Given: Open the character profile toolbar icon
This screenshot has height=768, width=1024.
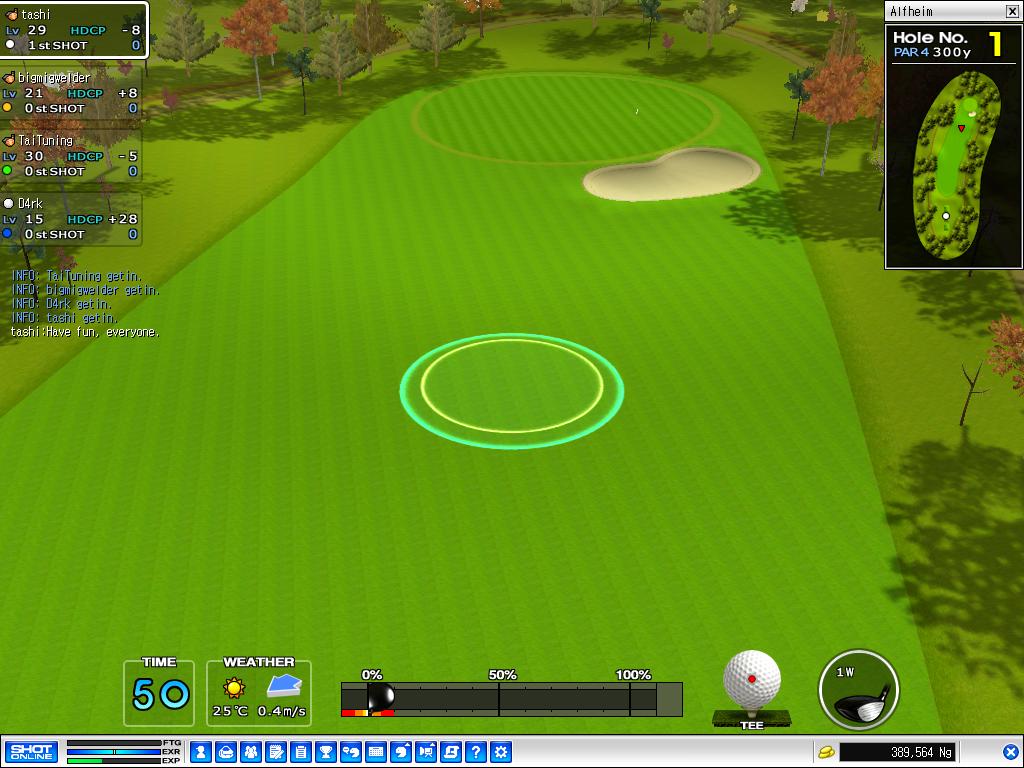Looking at the screenshot, I should [200, 752].
